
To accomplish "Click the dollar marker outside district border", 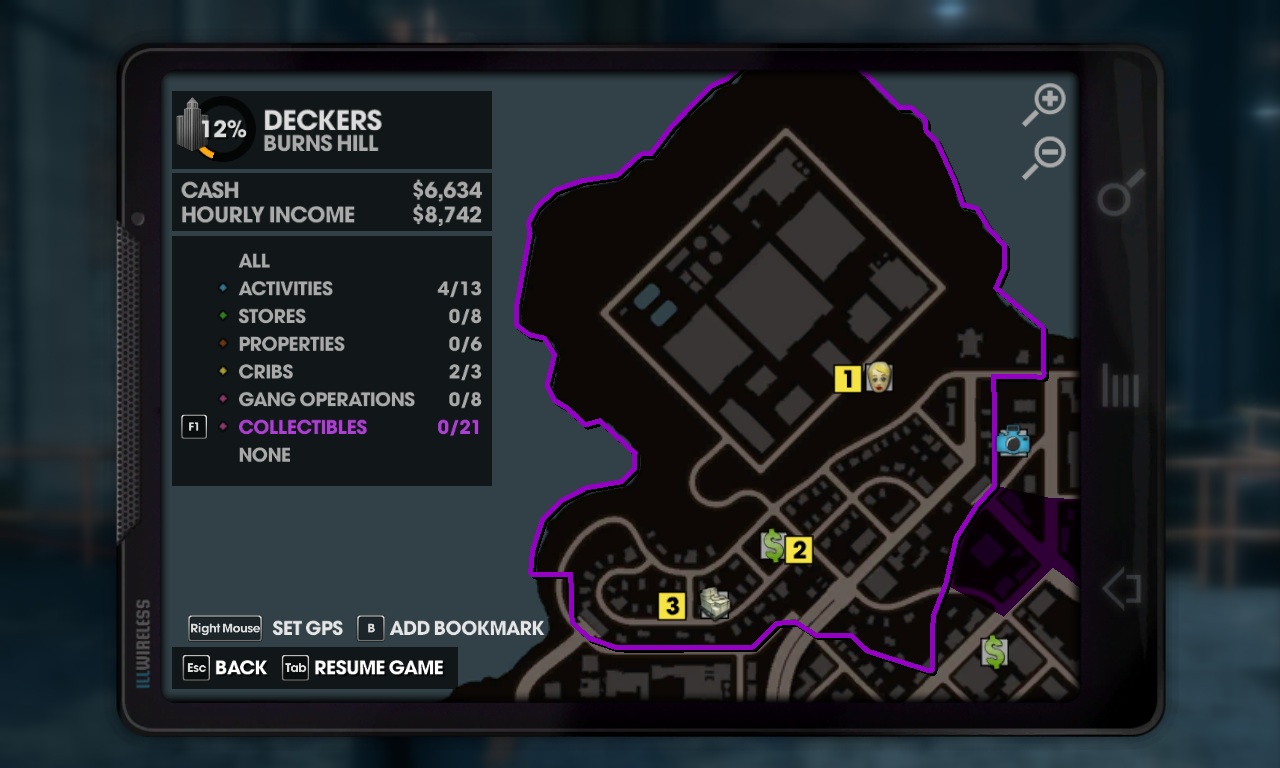I will point(994,652).
